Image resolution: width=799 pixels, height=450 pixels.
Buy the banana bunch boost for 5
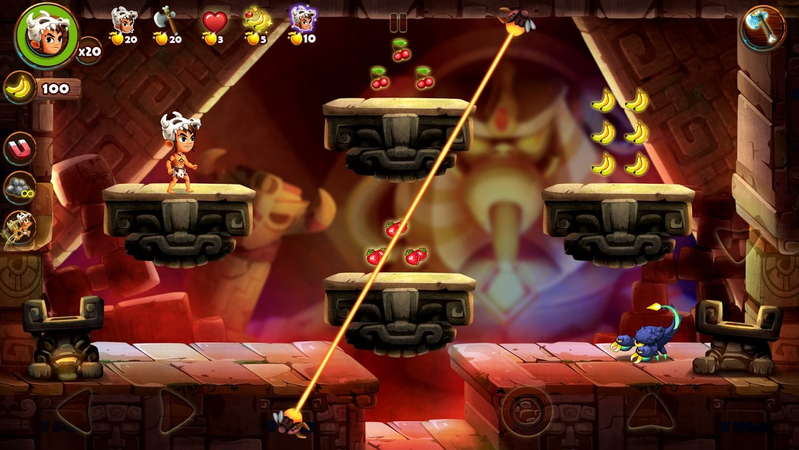click(x=257, y=26)
